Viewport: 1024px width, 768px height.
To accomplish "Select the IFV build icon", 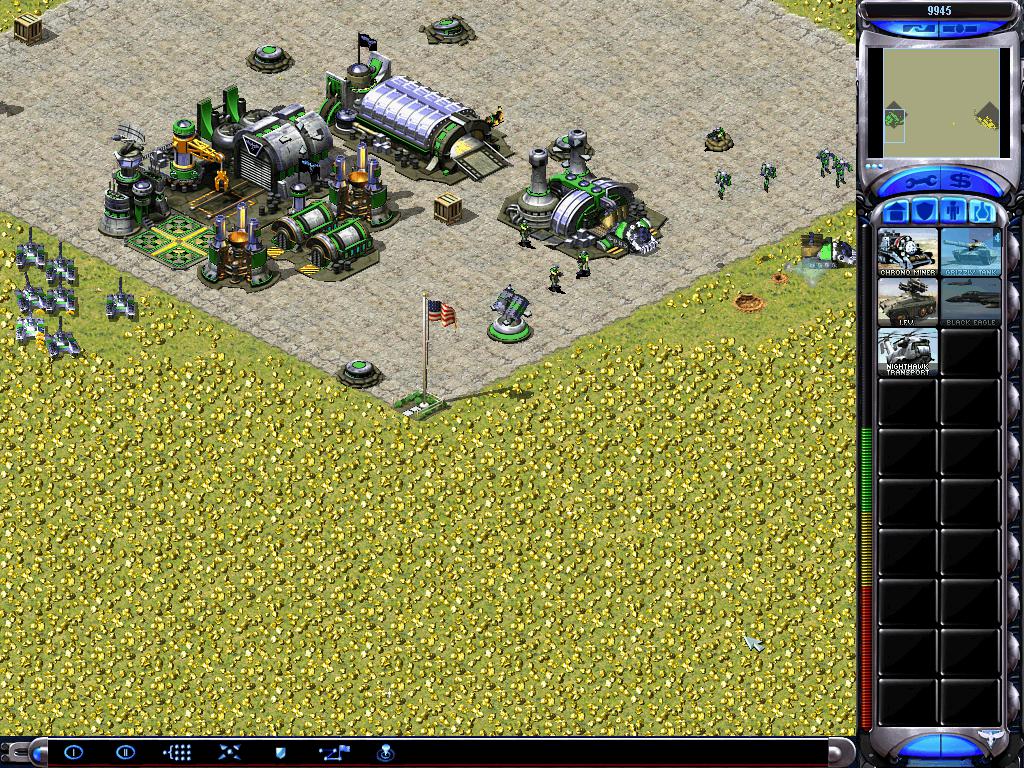I will [x=908, y=302].
